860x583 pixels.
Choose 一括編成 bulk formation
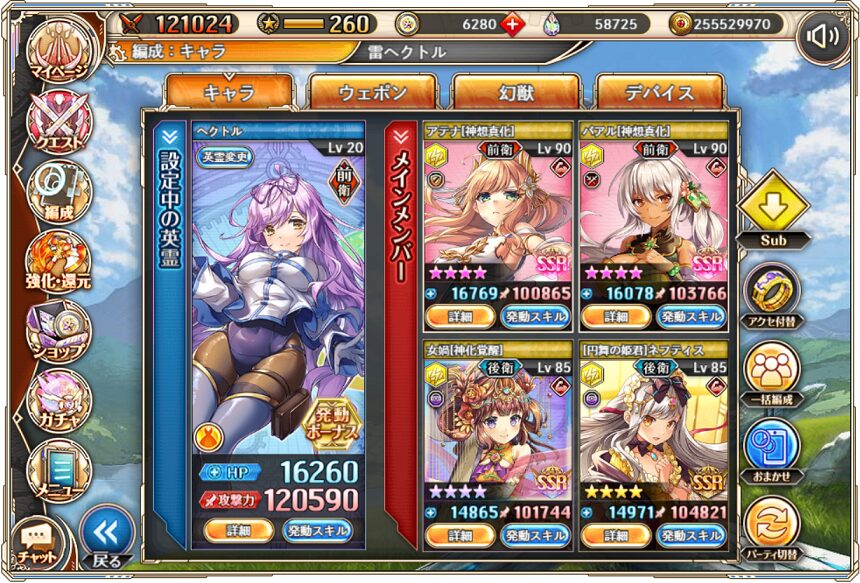pyautogui.click(x=772, y=370)
